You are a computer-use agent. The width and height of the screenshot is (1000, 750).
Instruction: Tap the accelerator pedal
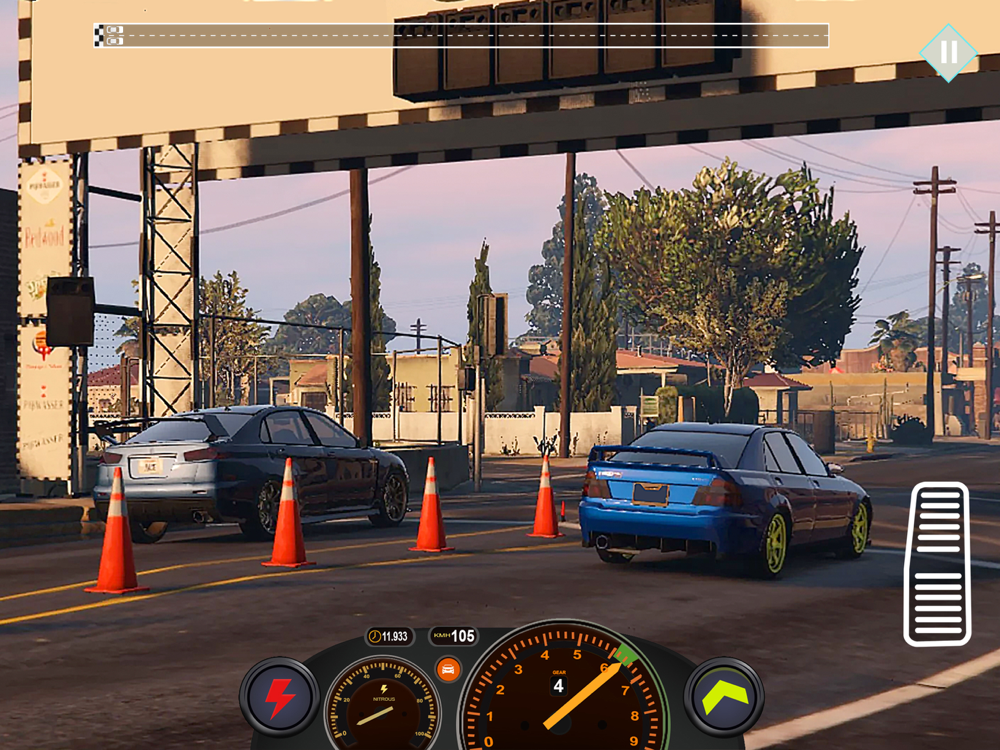[x=937, y=564]
